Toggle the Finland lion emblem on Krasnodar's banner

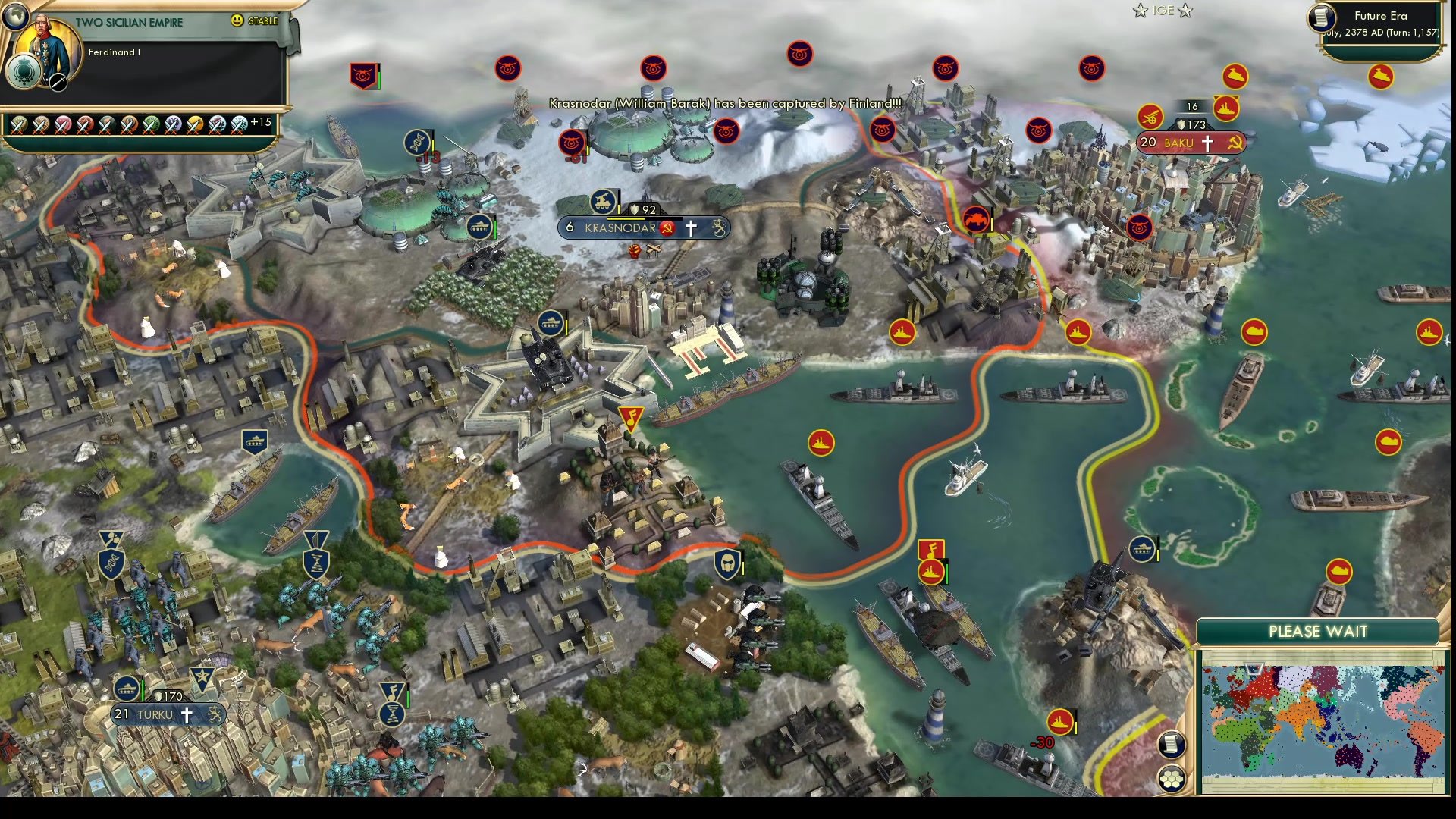coord(716,227)
